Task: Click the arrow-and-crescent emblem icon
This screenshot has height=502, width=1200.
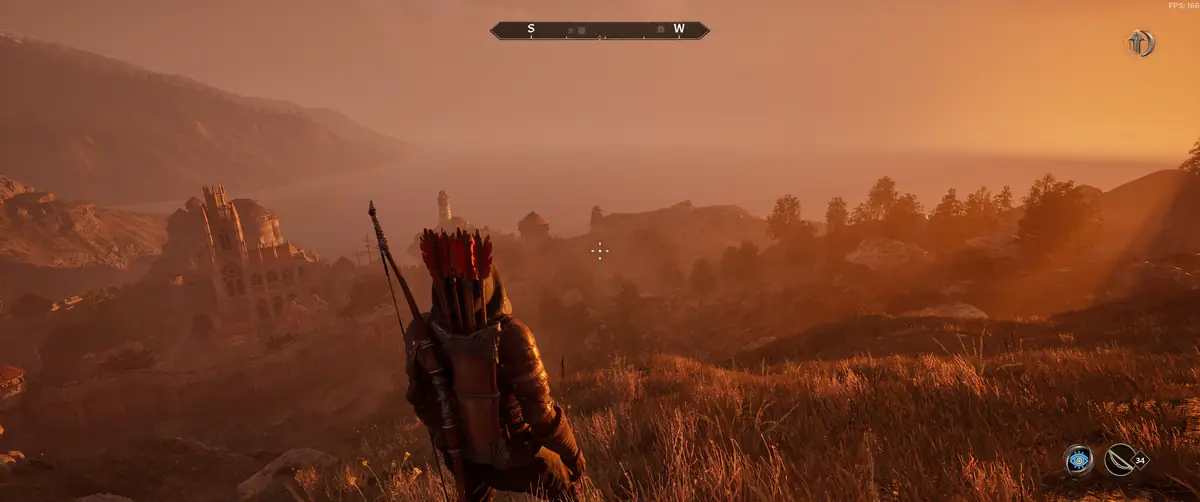Action: pyautogui.click(x=1140, y=43)
